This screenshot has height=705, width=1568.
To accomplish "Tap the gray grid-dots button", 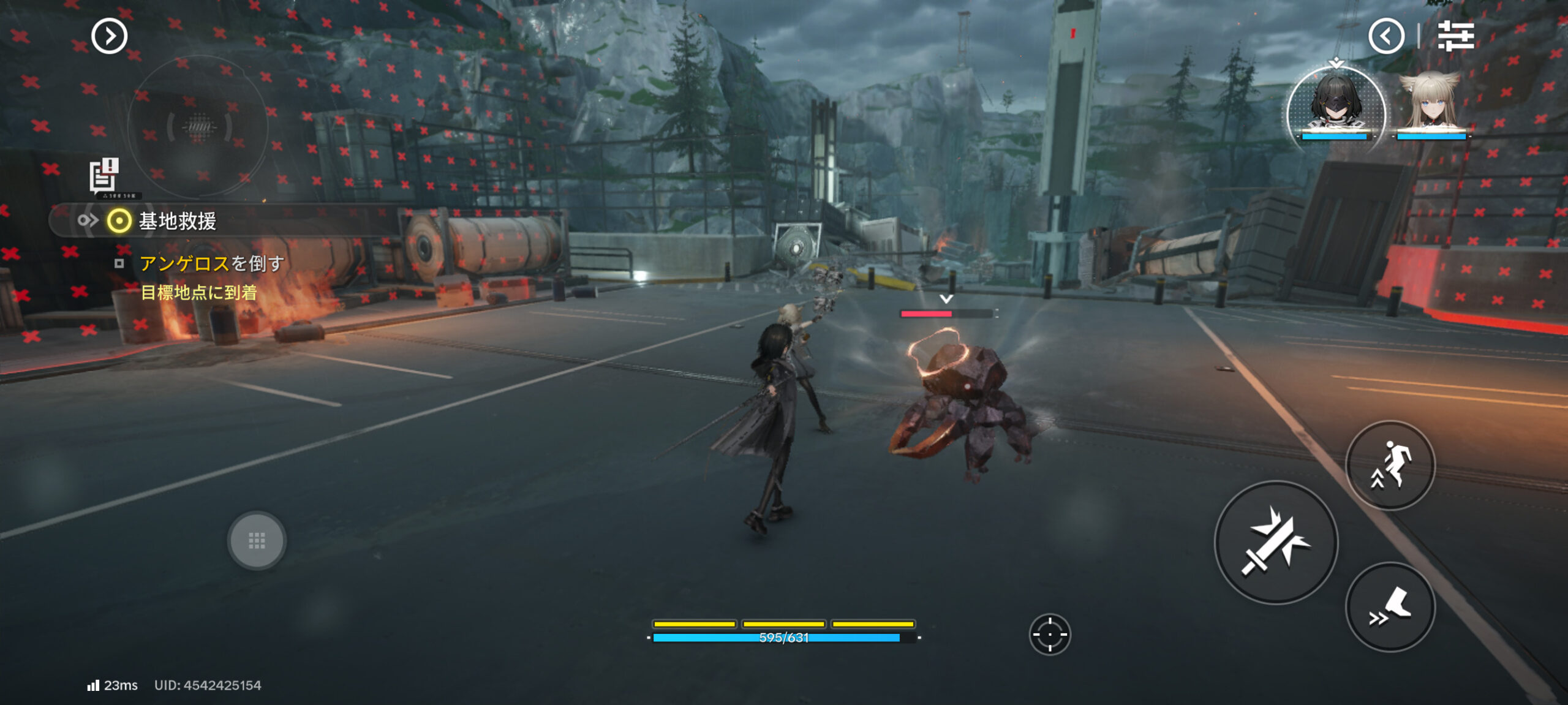I will click(257, 540).
